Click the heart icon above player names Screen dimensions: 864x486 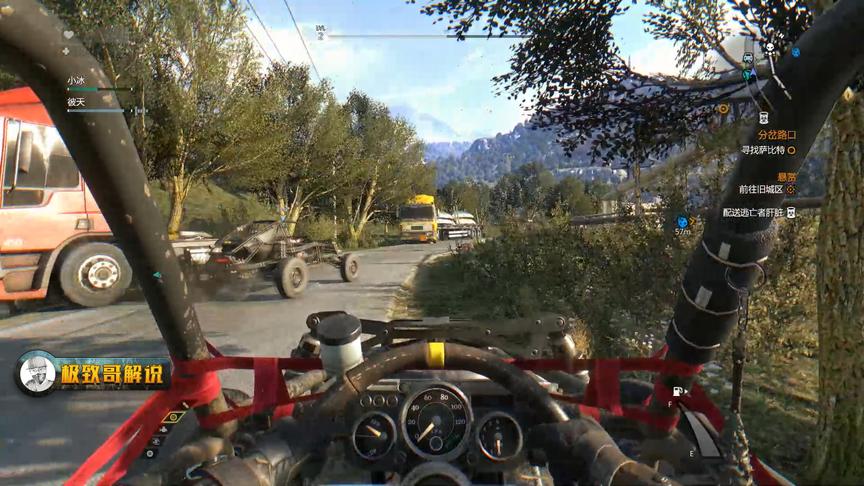68,35
